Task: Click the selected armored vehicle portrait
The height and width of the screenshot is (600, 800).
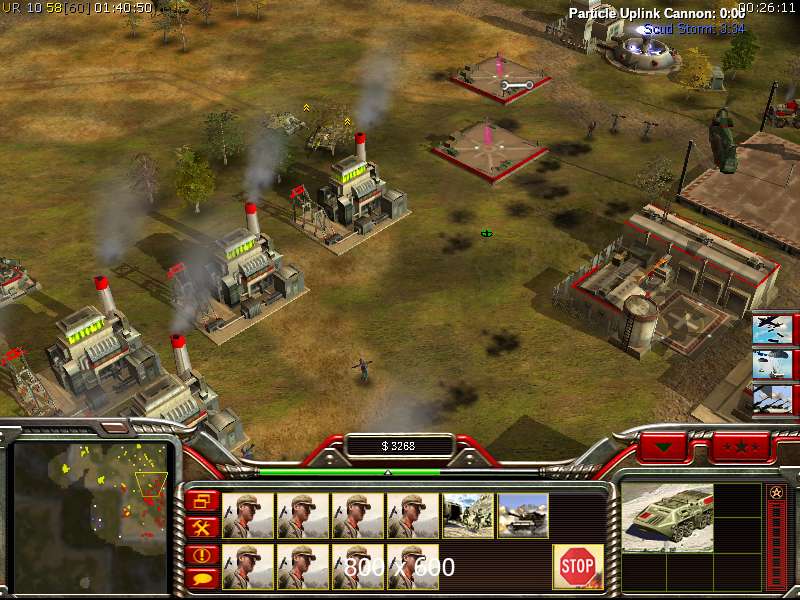Action: point(668,518)
